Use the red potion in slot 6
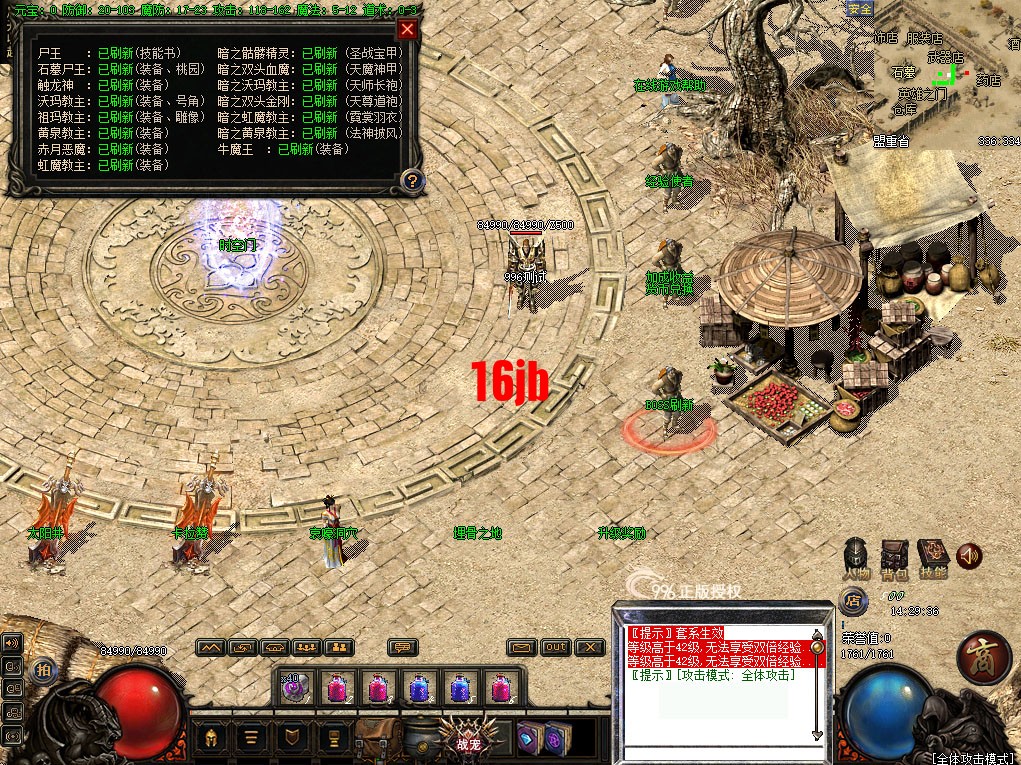Viewport: 1021px width, 765px height. click(499, 688)
